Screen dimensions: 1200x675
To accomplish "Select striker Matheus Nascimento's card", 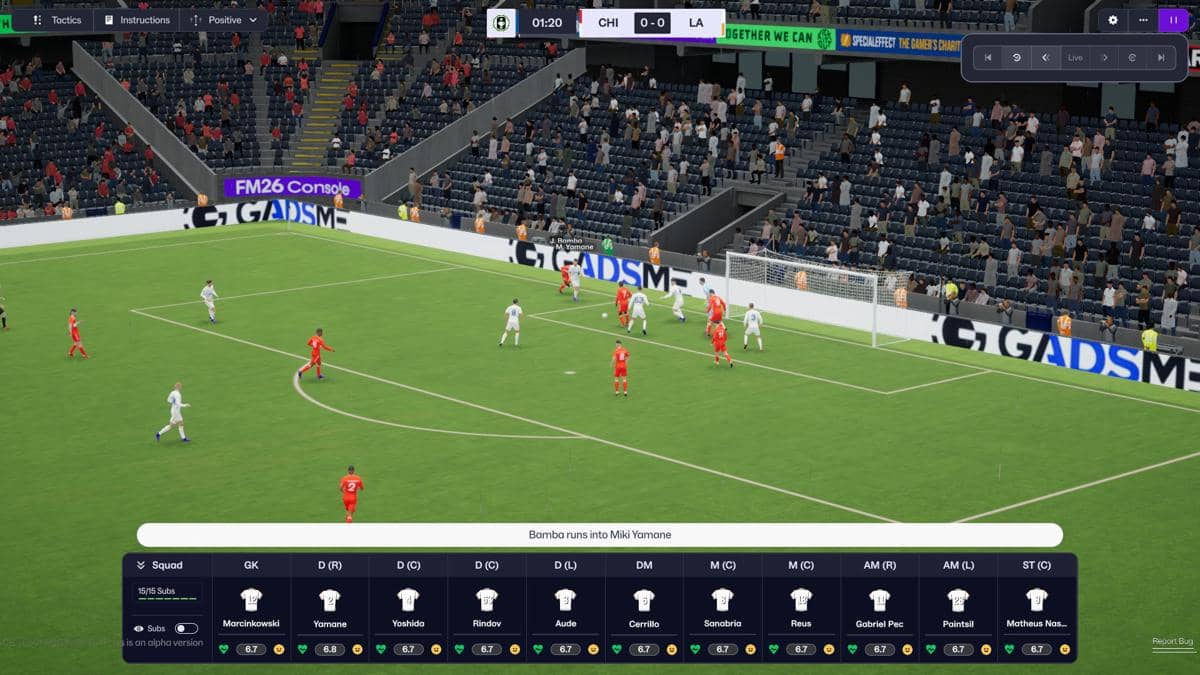I will tap(1037, 610).
